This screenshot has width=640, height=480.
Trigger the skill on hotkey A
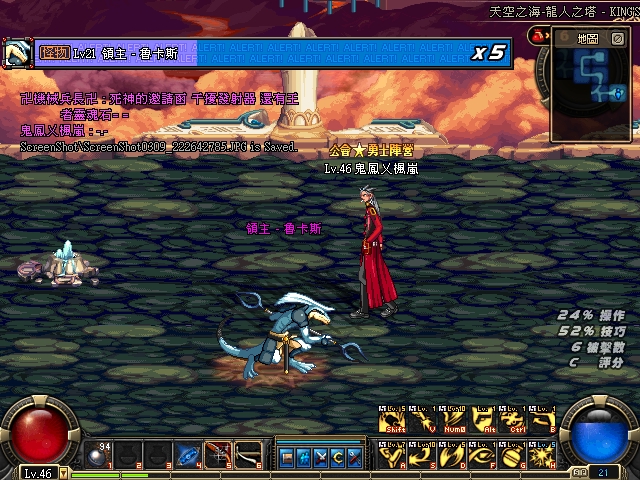click(x=390, y=452)
